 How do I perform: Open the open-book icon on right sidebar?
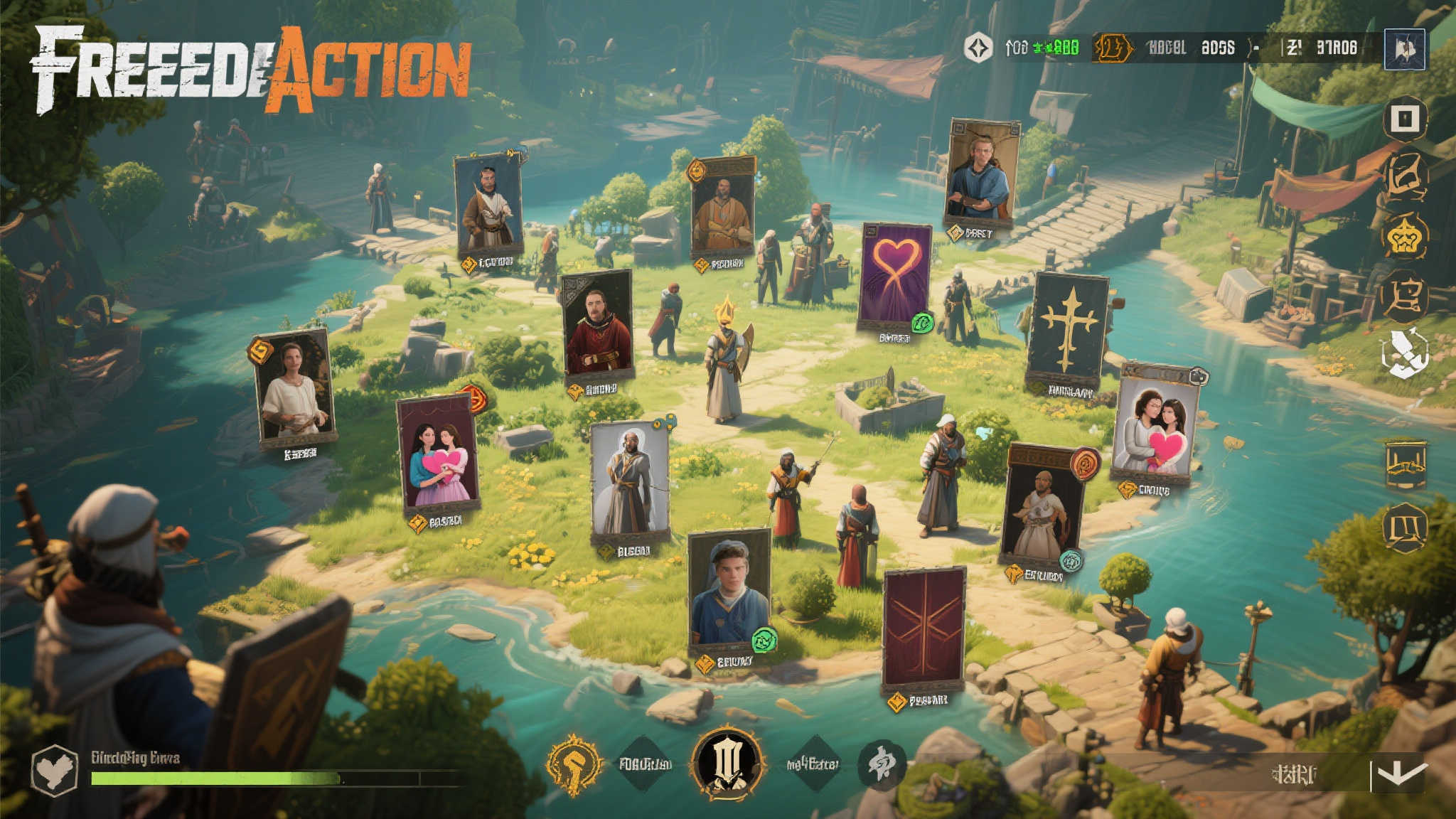point(1406,527)
